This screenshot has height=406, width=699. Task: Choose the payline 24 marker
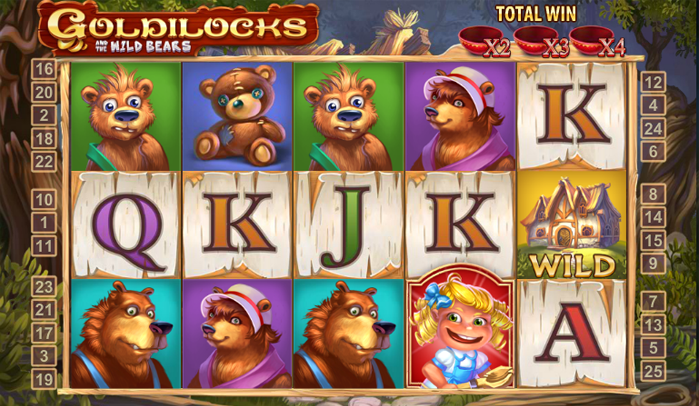click(x=653, y=128)
